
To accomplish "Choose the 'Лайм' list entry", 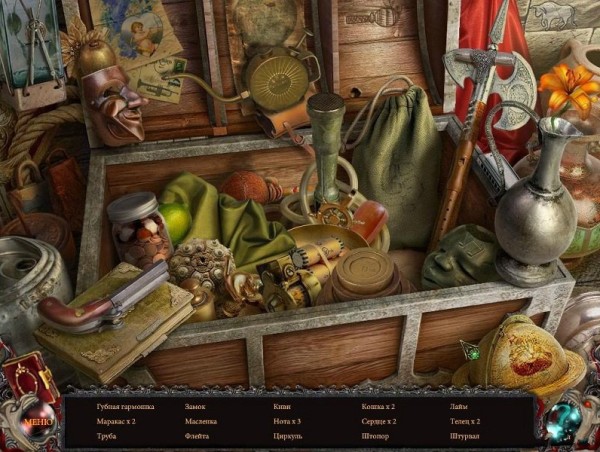I will 459,407.
